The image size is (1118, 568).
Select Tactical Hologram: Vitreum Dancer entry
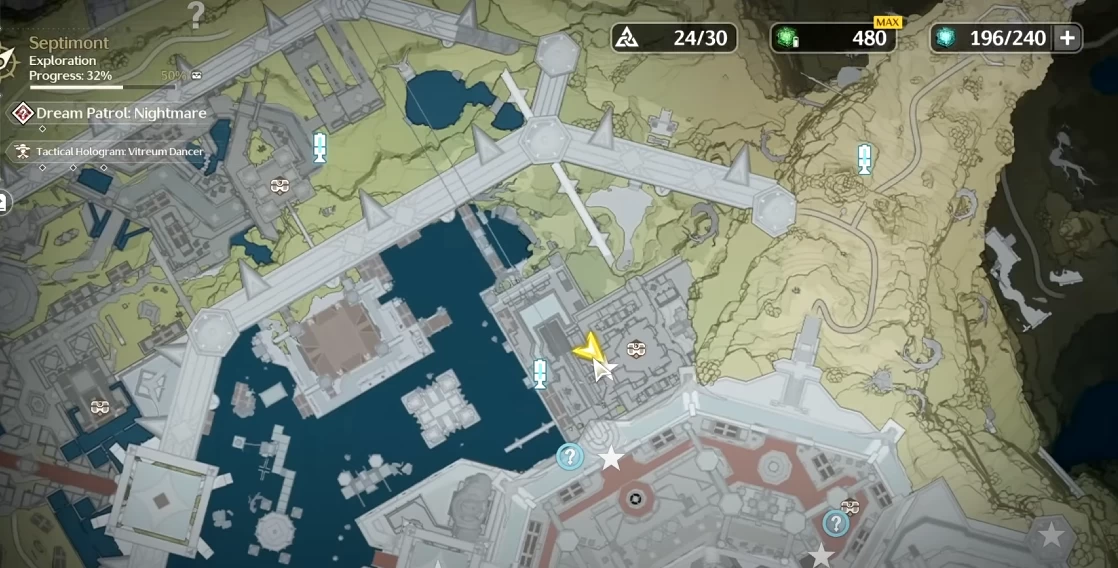(x=119, y=152)
